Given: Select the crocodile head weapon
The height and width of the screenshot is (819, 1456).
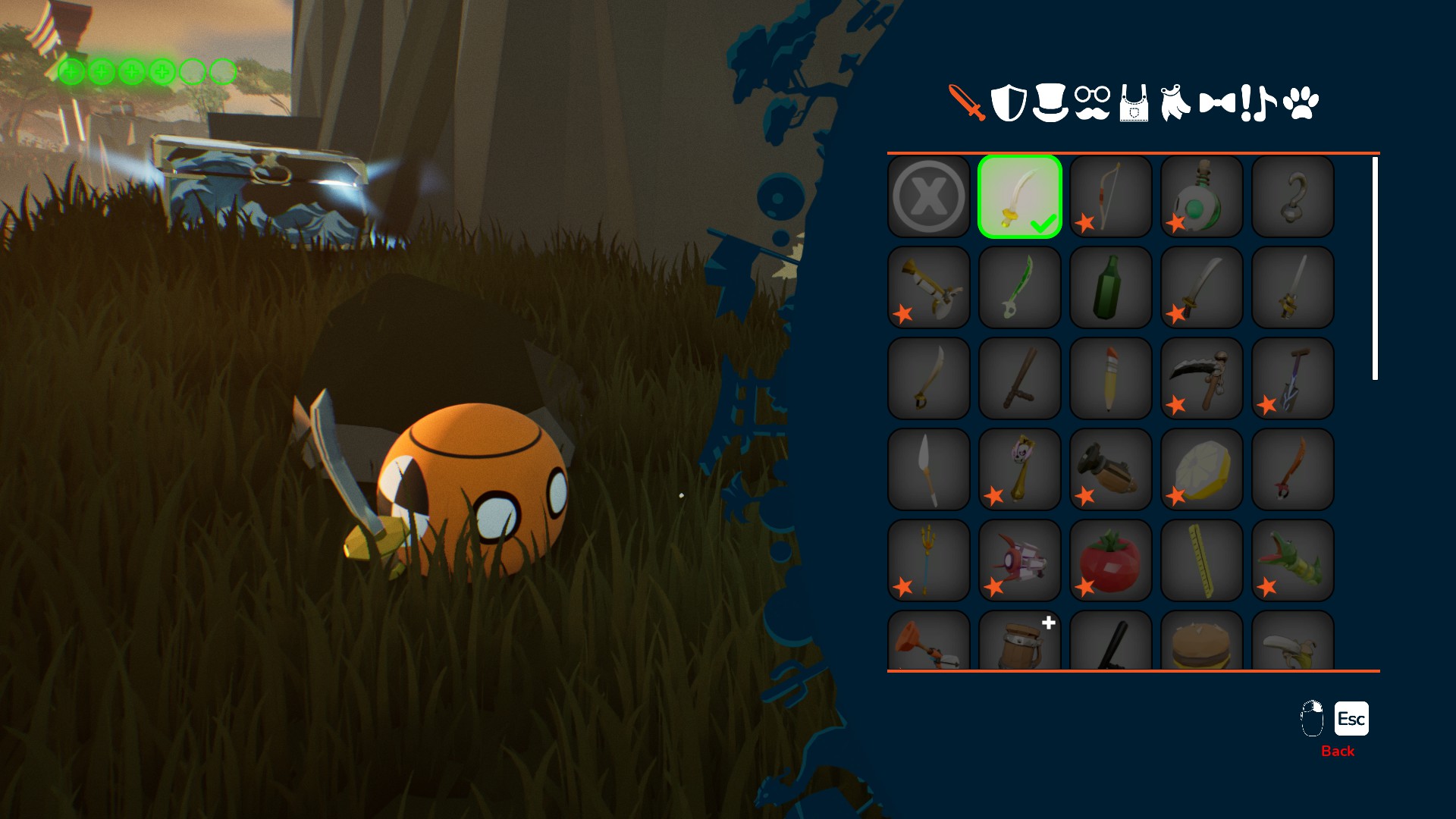Looking at the screenshot, I should [1293, 560].
